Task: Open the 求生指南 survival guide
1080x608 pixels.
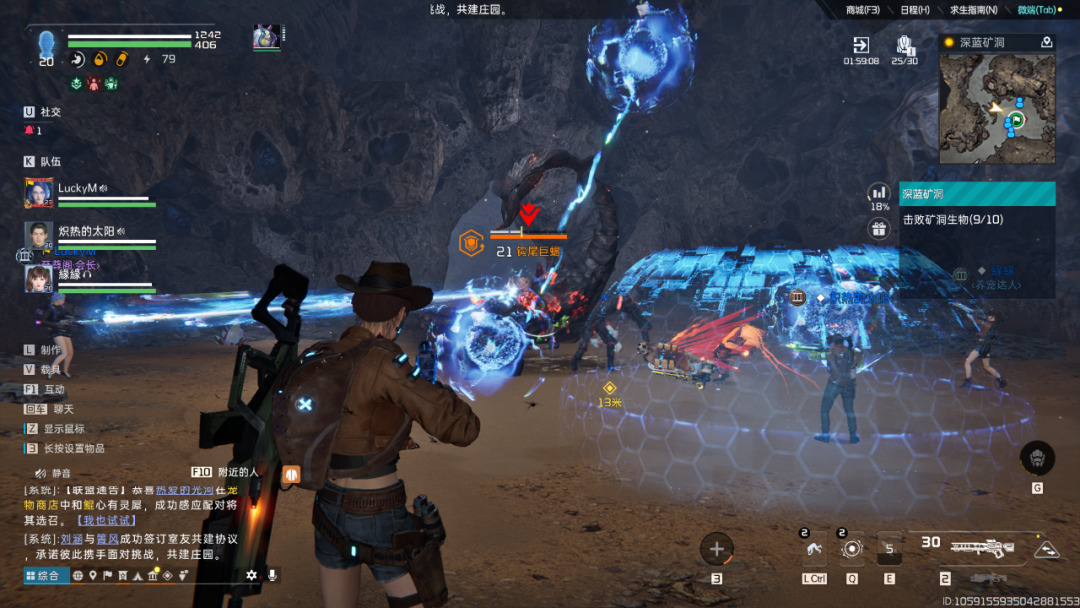Action: coord(973,10)
